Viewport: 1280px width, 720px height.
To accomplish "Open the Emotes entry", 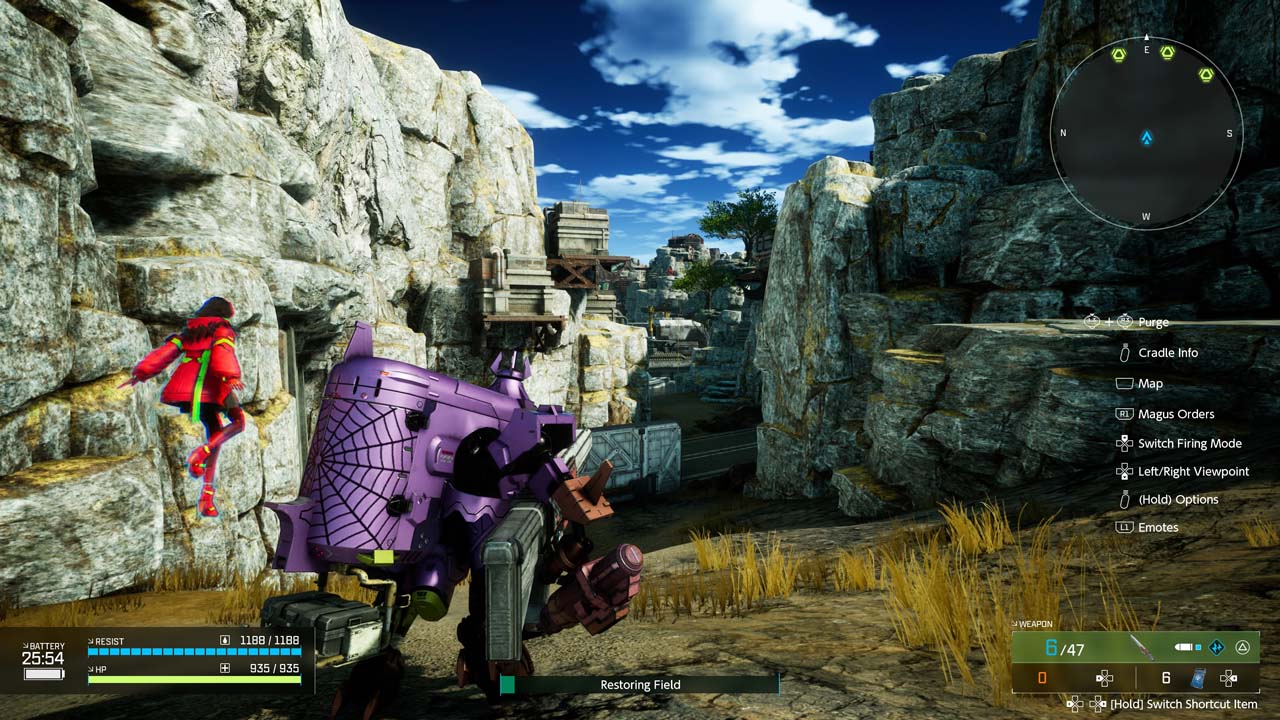I will point(1158,527).
